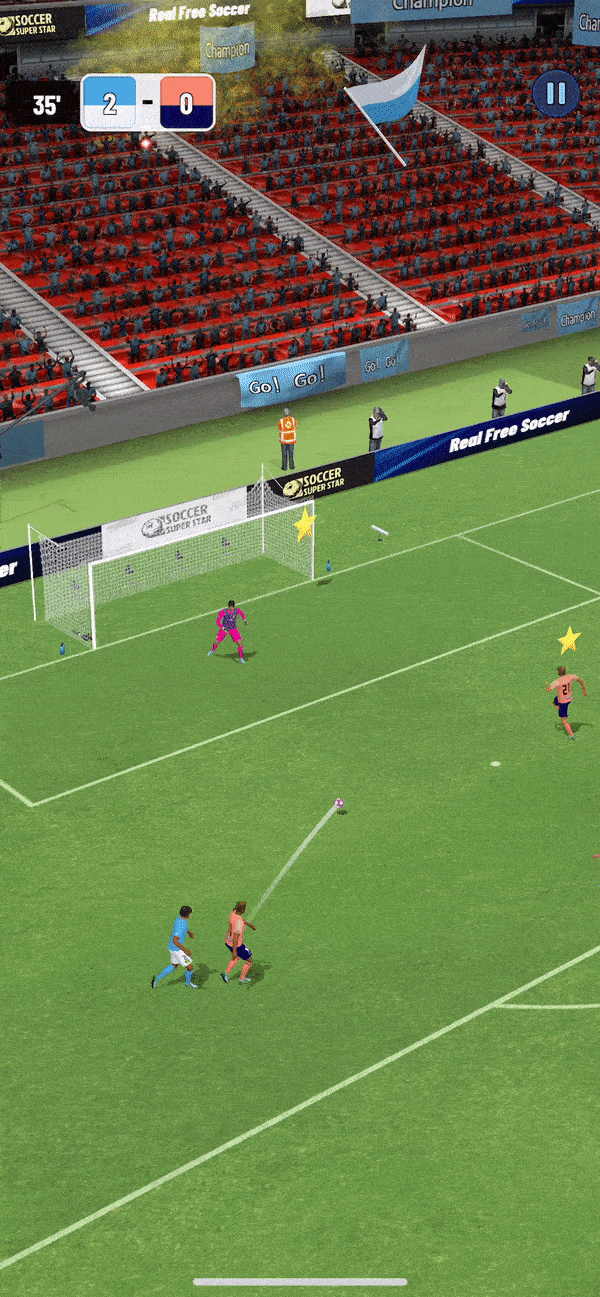Pause the match with the pause button
Image resolution: width=600 pixels, height=1297 pixels.
point(555,94)
